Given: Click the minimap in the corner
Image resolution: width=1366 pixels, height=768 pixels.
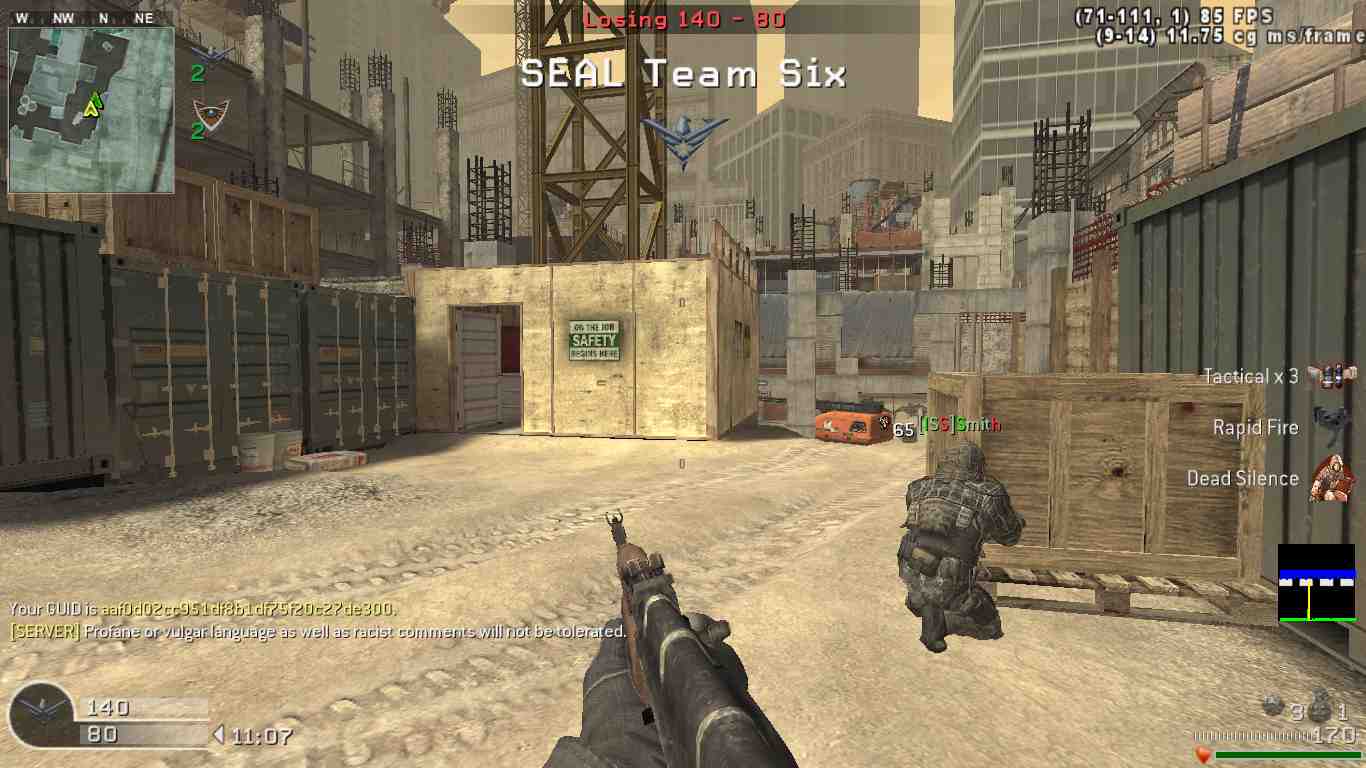Looking at the screenshot, I should 91,109.
